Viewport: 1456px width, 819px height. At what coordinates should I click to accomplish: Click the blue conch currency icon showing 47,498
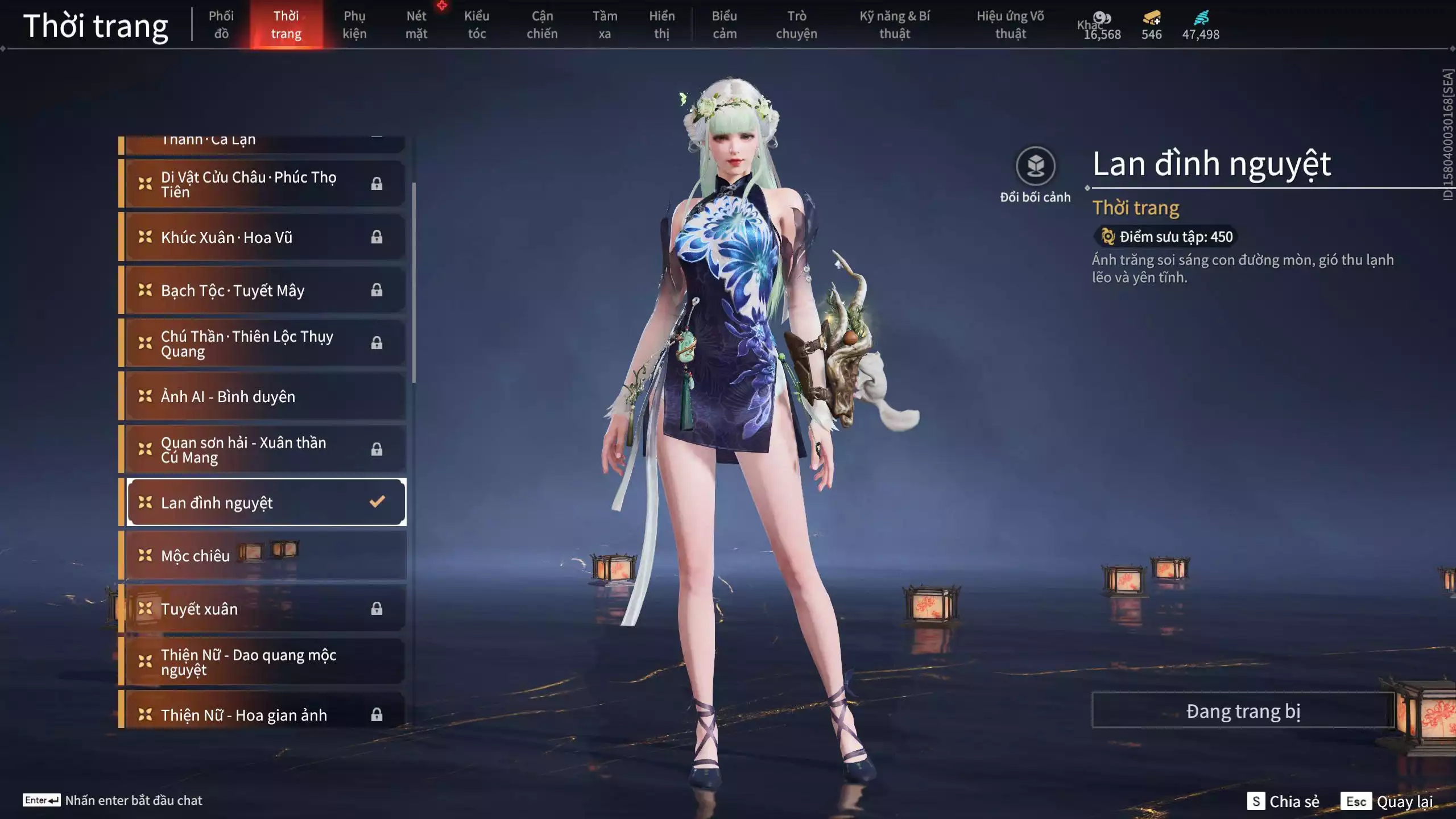pyautogui.click(x=1202, y=18)
